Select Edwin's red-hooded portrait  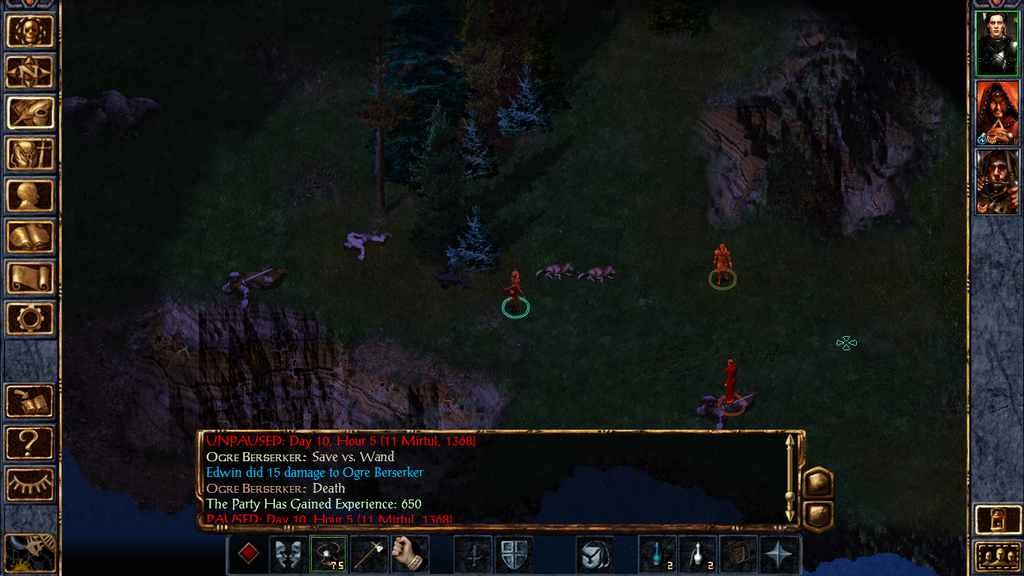(x=996, y=112)
